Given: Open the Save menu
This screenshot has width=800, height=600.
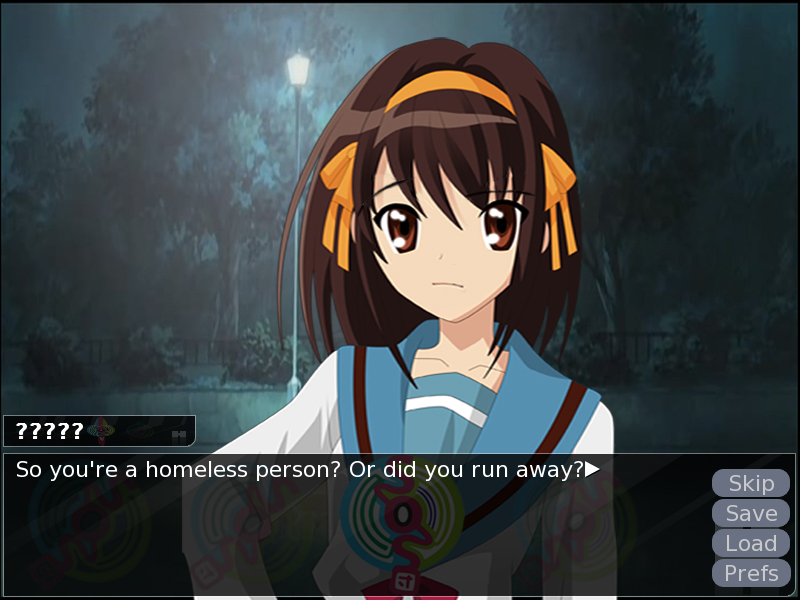Looking at the screenshot, I should point(751,513).
